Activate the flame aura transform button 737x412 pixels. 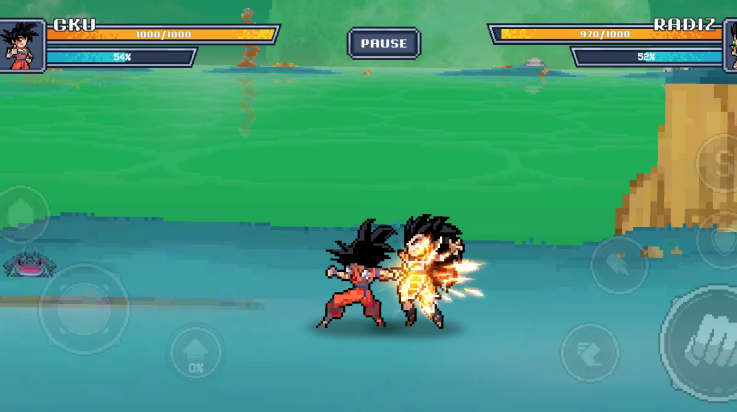(x=22, y=213)
